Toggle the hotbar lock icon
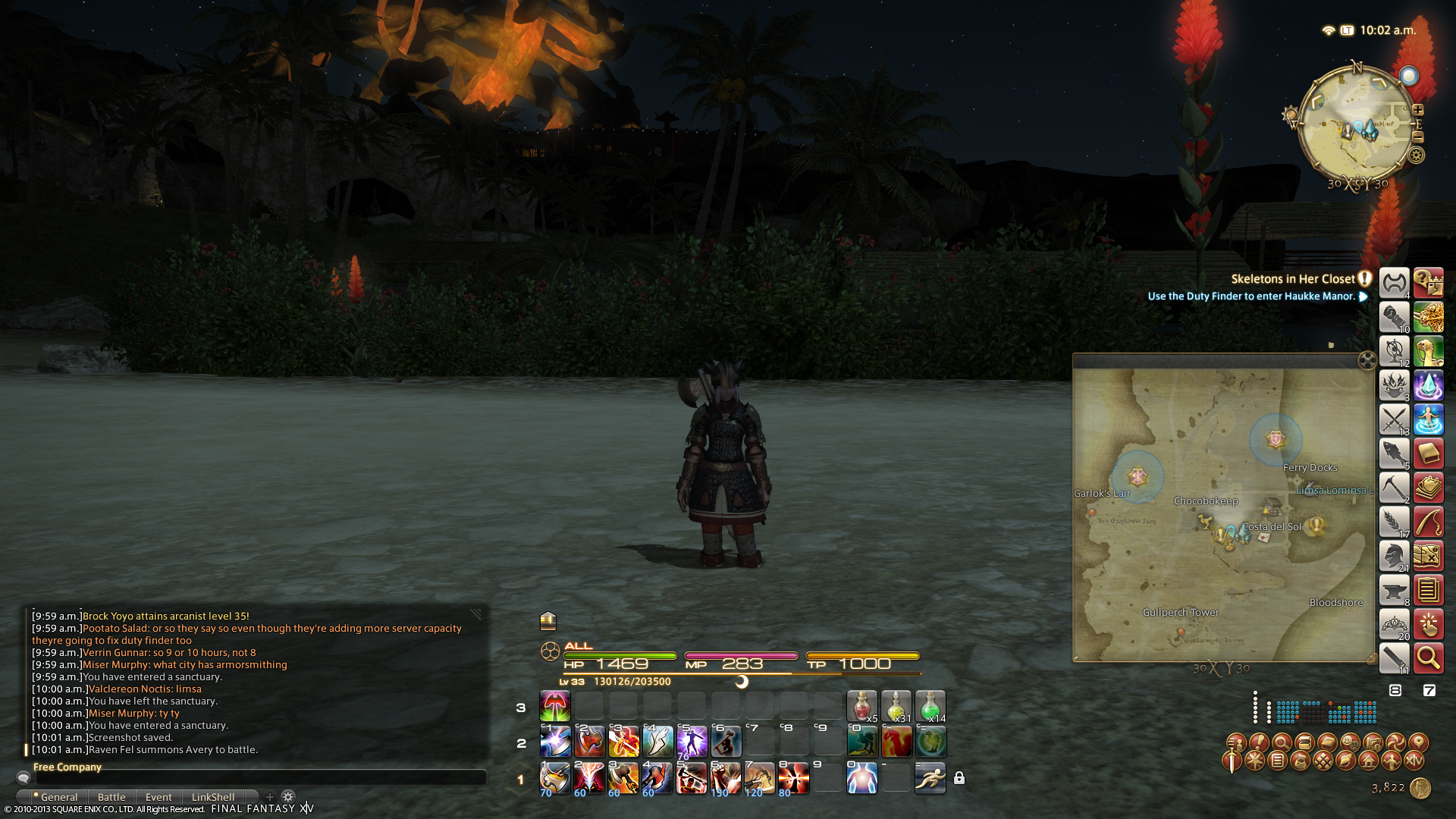This screenshot has height=819, width=1456. 959,778
